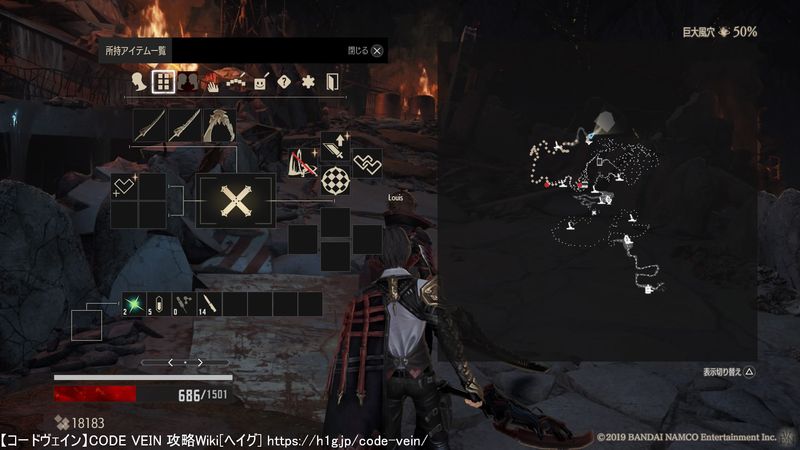
Task: Select the character head profile tab
Action: coord(140,82)
